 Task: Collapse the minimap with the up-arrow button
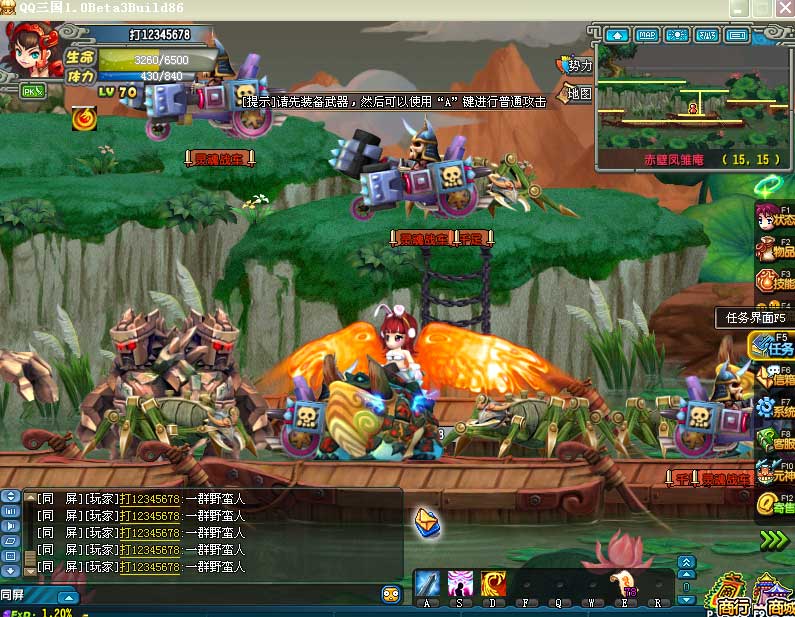click(x=616, y=35)
